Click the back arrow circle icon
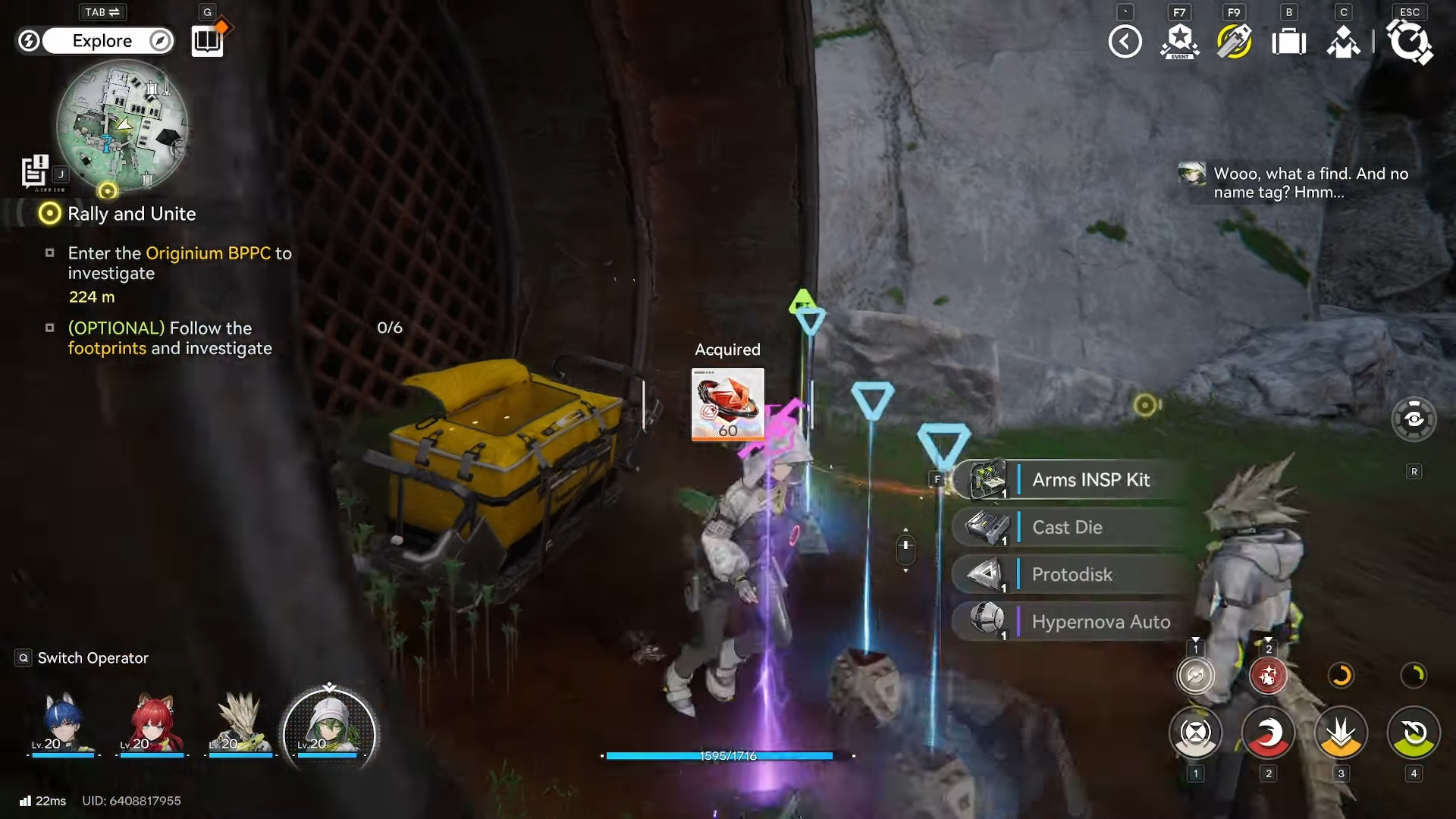Viewport: 1456px width, 819px height. click(x=1125, y=42)
